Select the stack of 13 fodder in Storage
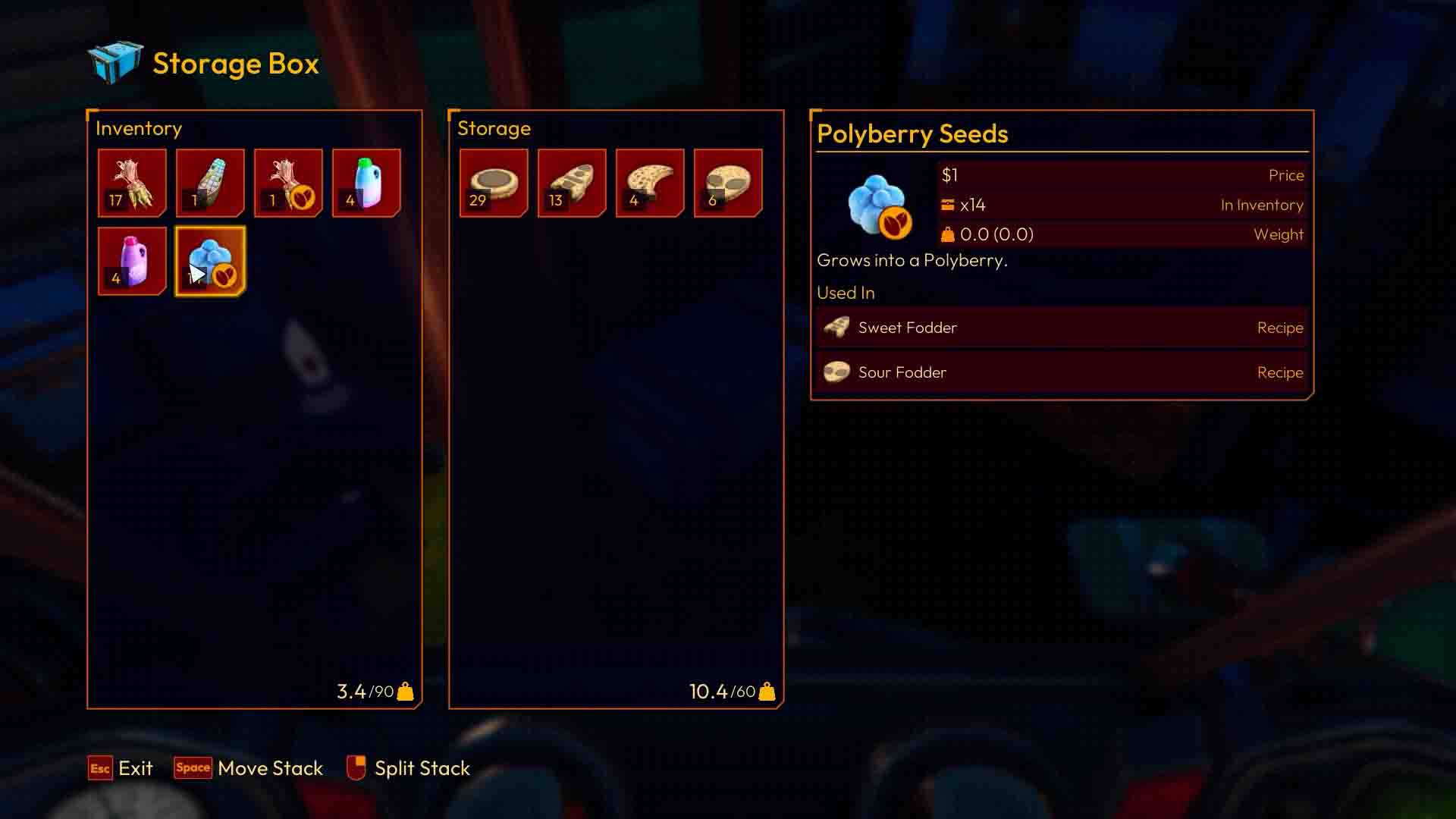Viewport: 1456px width, 819px height. click(572, 182)
